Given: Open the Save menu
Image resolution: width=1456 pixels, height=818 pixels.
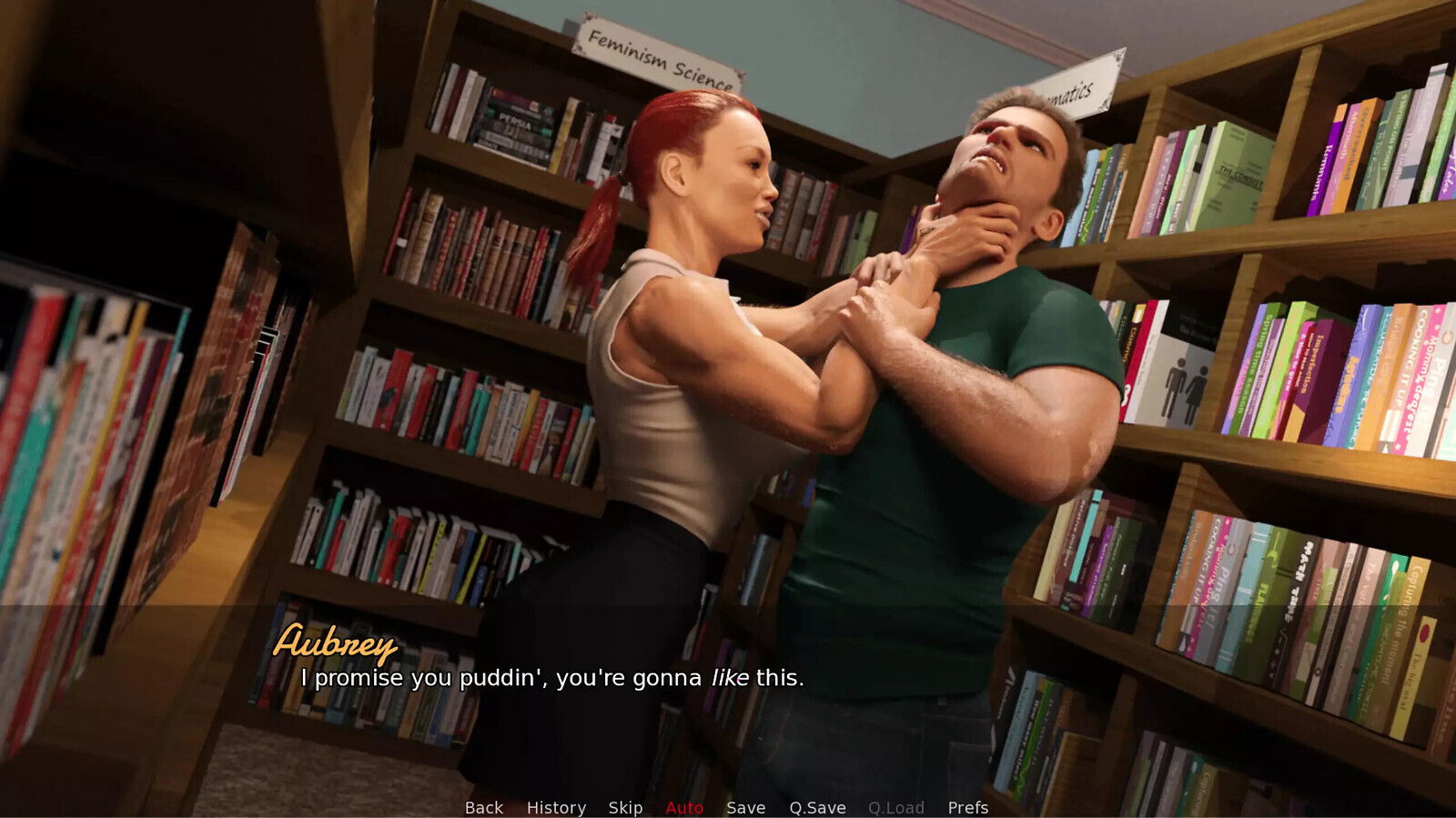Looking at the screenshot, I should [x=745, y=807].
